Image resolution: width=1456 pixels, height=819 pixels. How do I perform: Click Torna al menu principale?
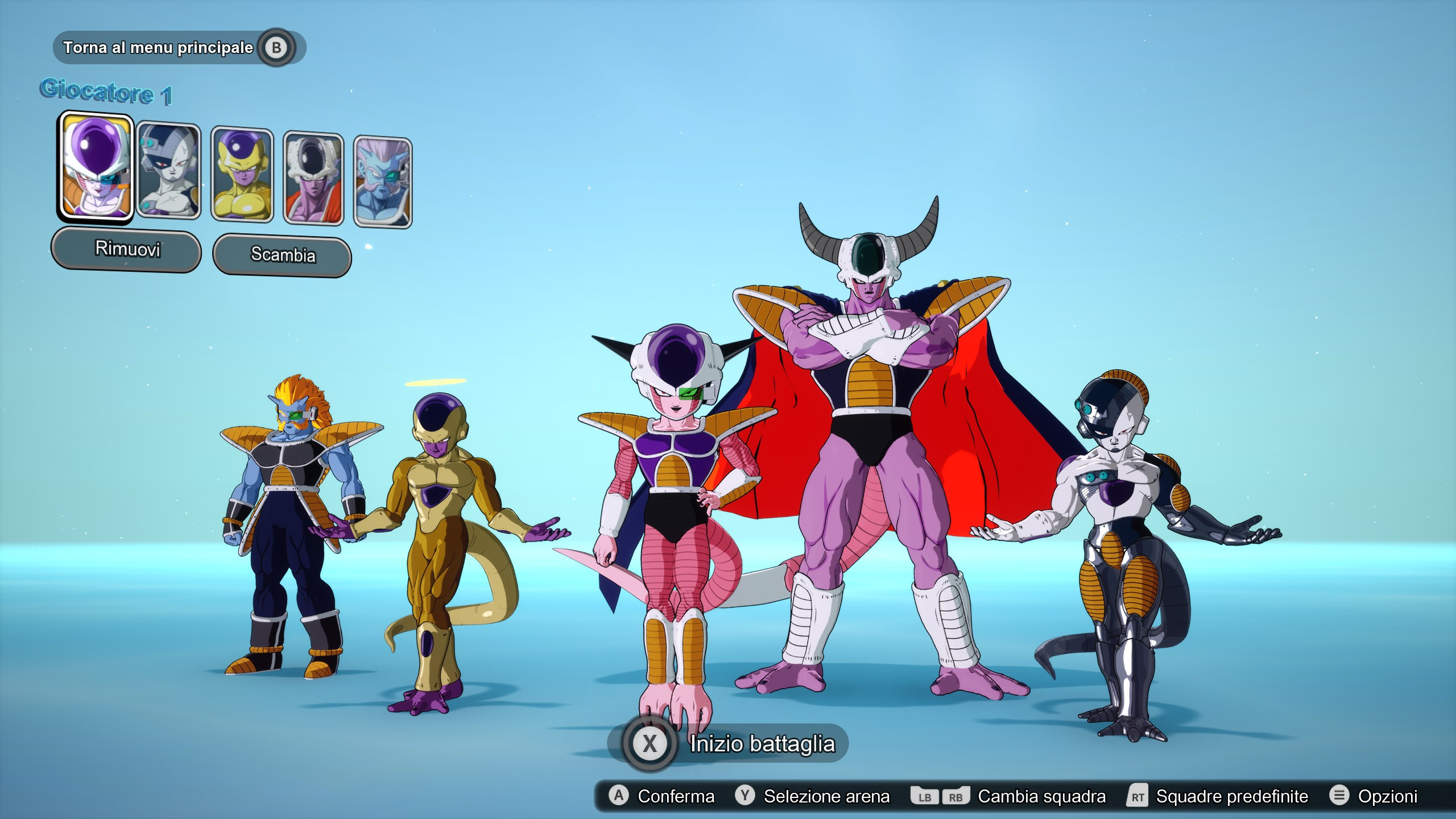coord(159,48)
